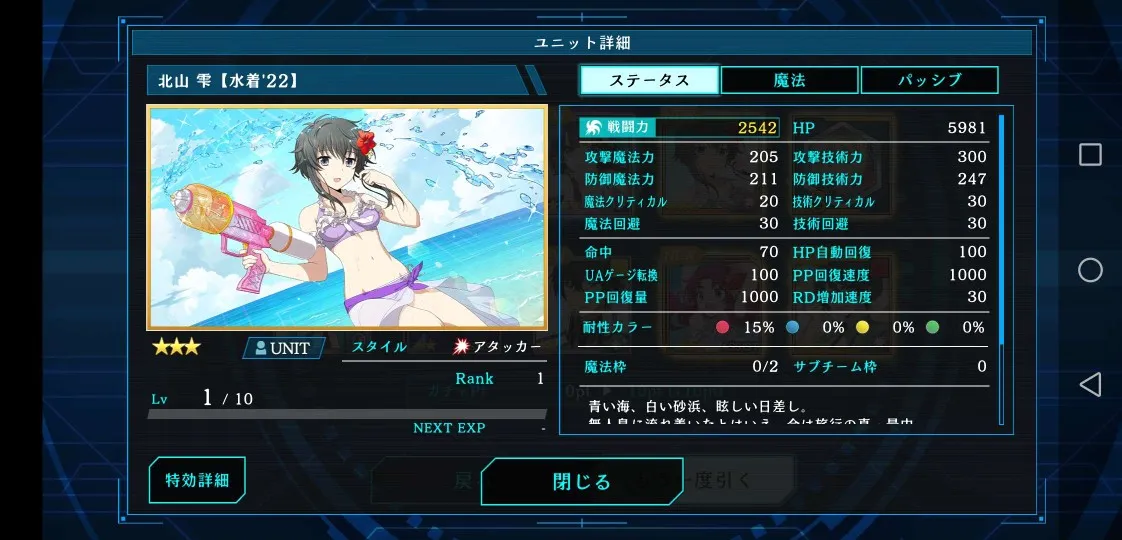Tap the Android back triangle button
The height and width of the screenshot is (540, 1122).
pos(1090,384)
